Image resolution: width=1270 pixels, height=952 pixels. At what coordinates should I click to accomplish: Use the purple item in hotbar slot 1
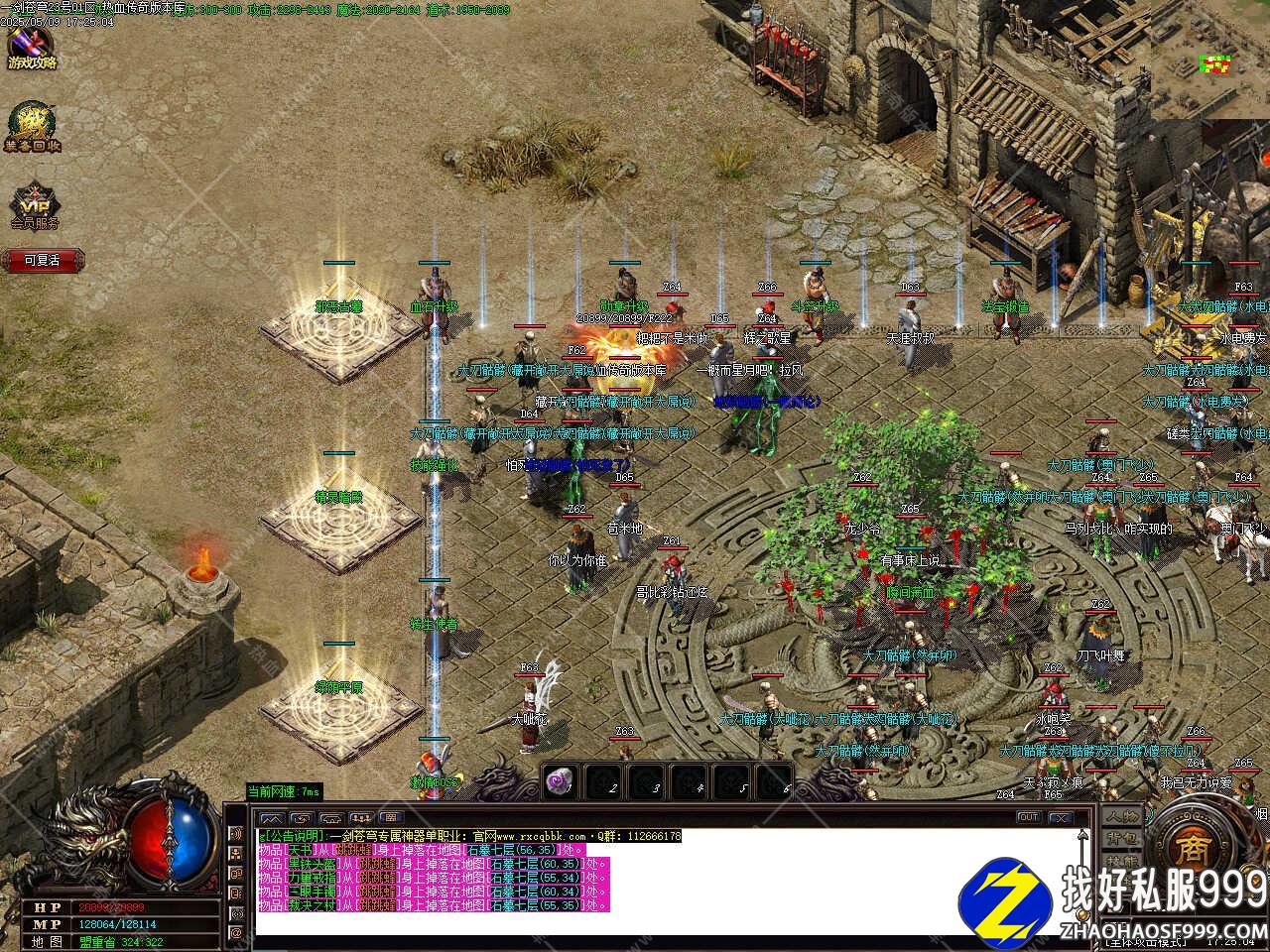[x=561, y=782]
